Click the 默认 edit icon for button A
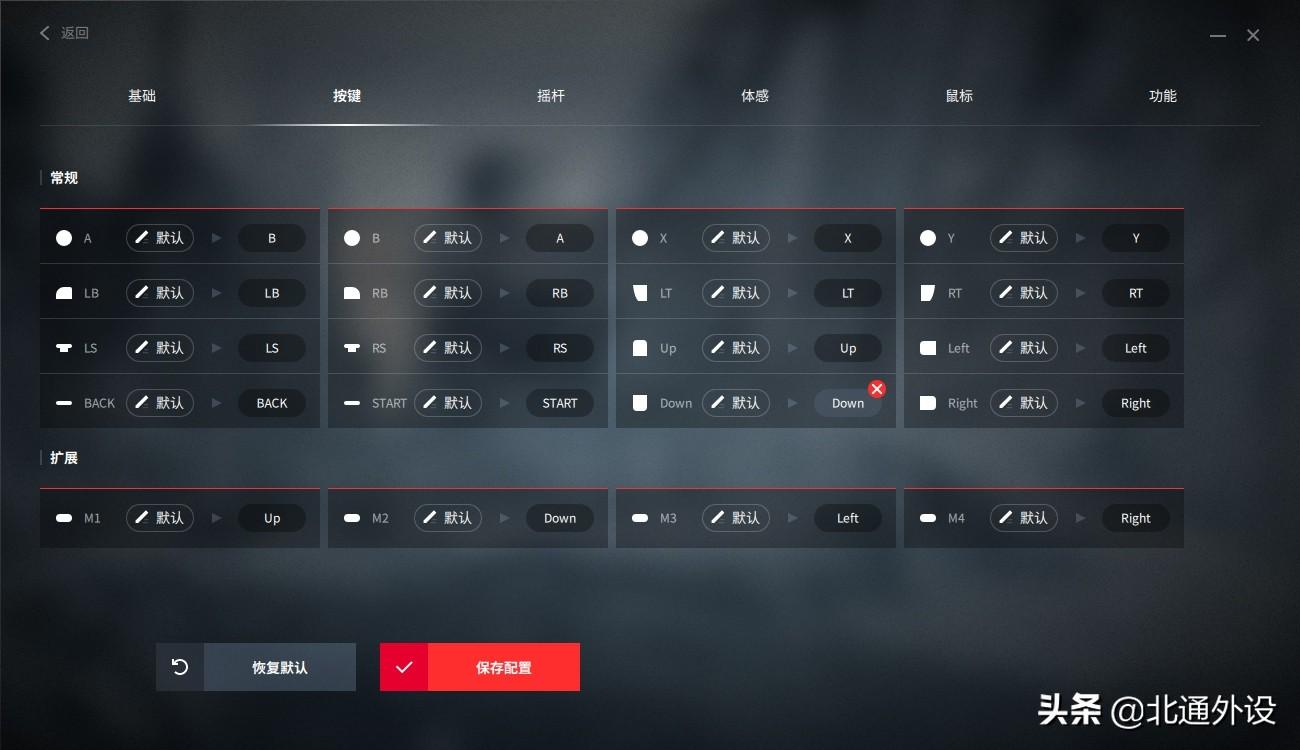This screenshot has width=1300, height=750. 159,238
